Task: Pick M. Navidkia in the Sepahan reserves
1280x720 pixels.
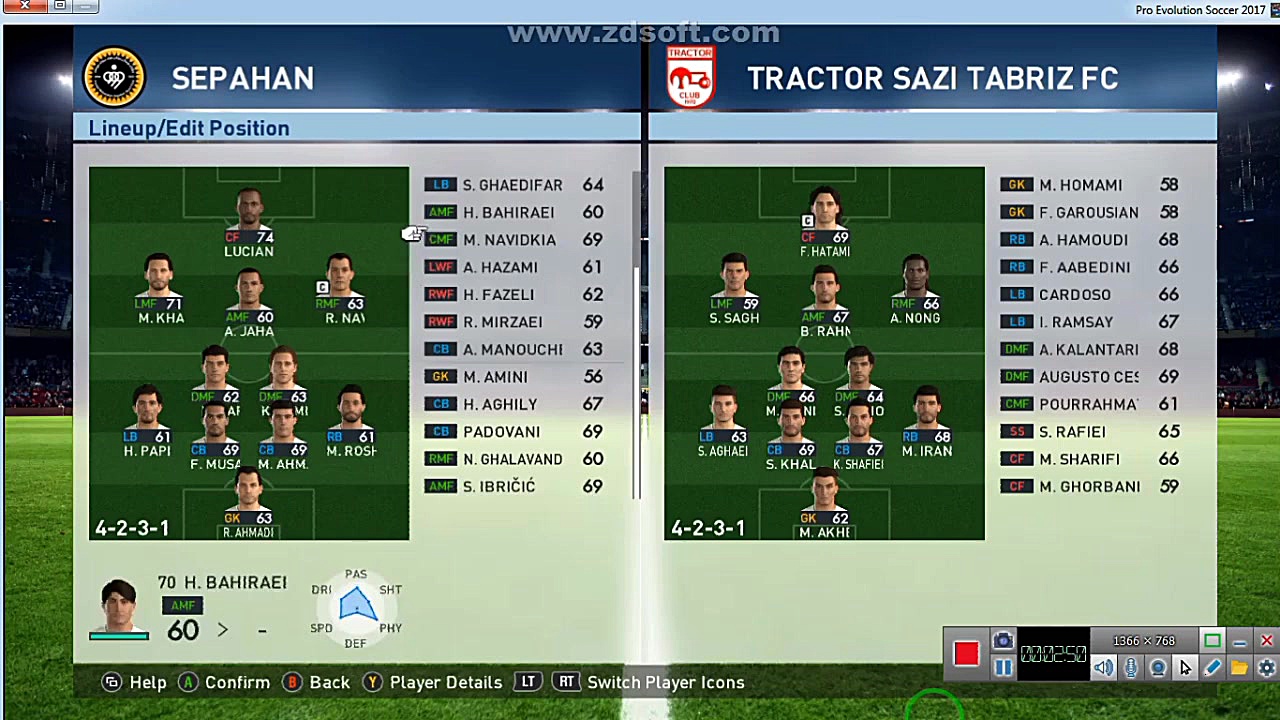Action: [x=509, y=240]
